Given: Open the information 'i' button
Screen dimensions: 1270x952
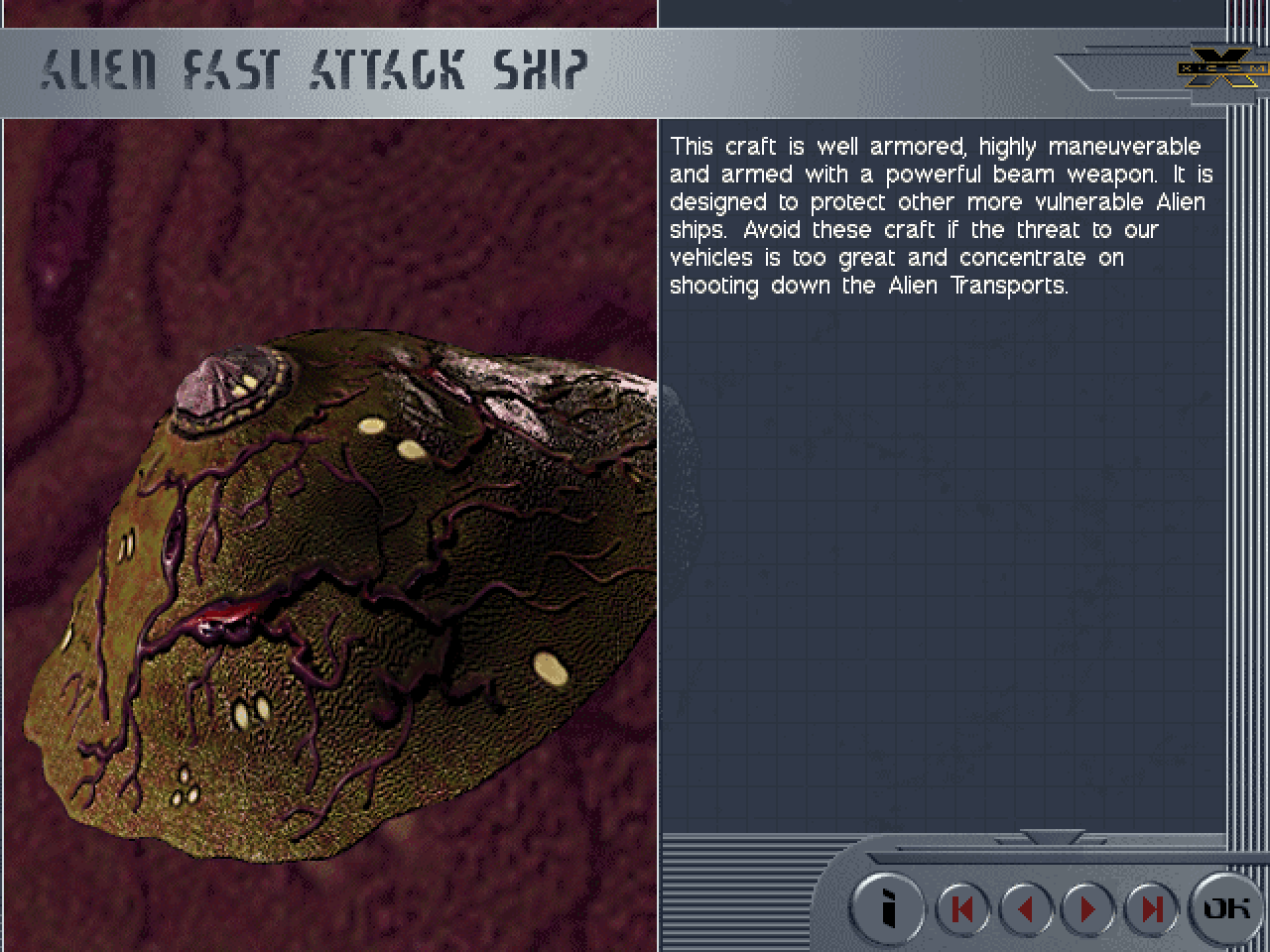Looking at the screenshot, I should [888, 907].
